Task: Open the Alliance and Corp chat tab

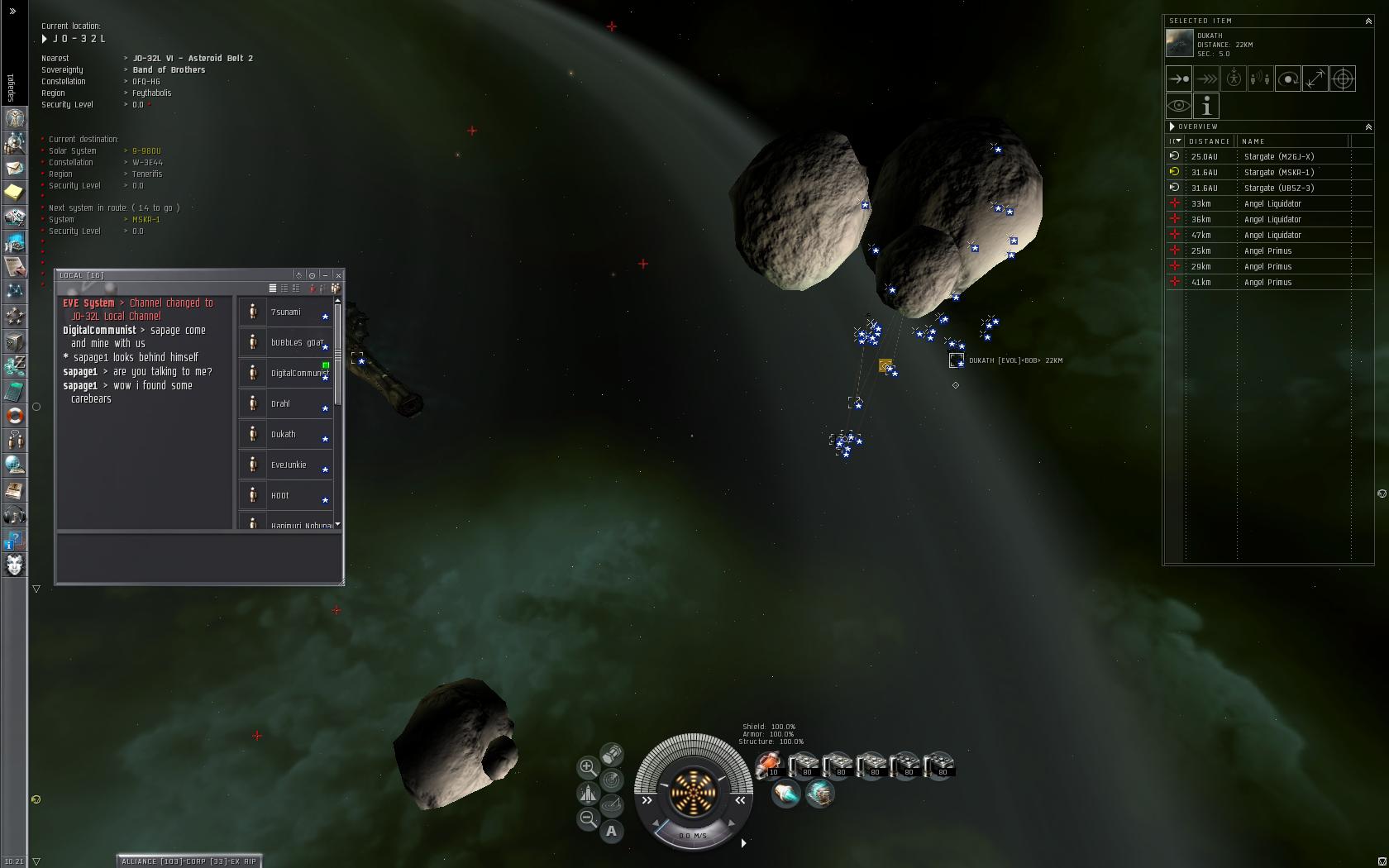Action: 189,861
